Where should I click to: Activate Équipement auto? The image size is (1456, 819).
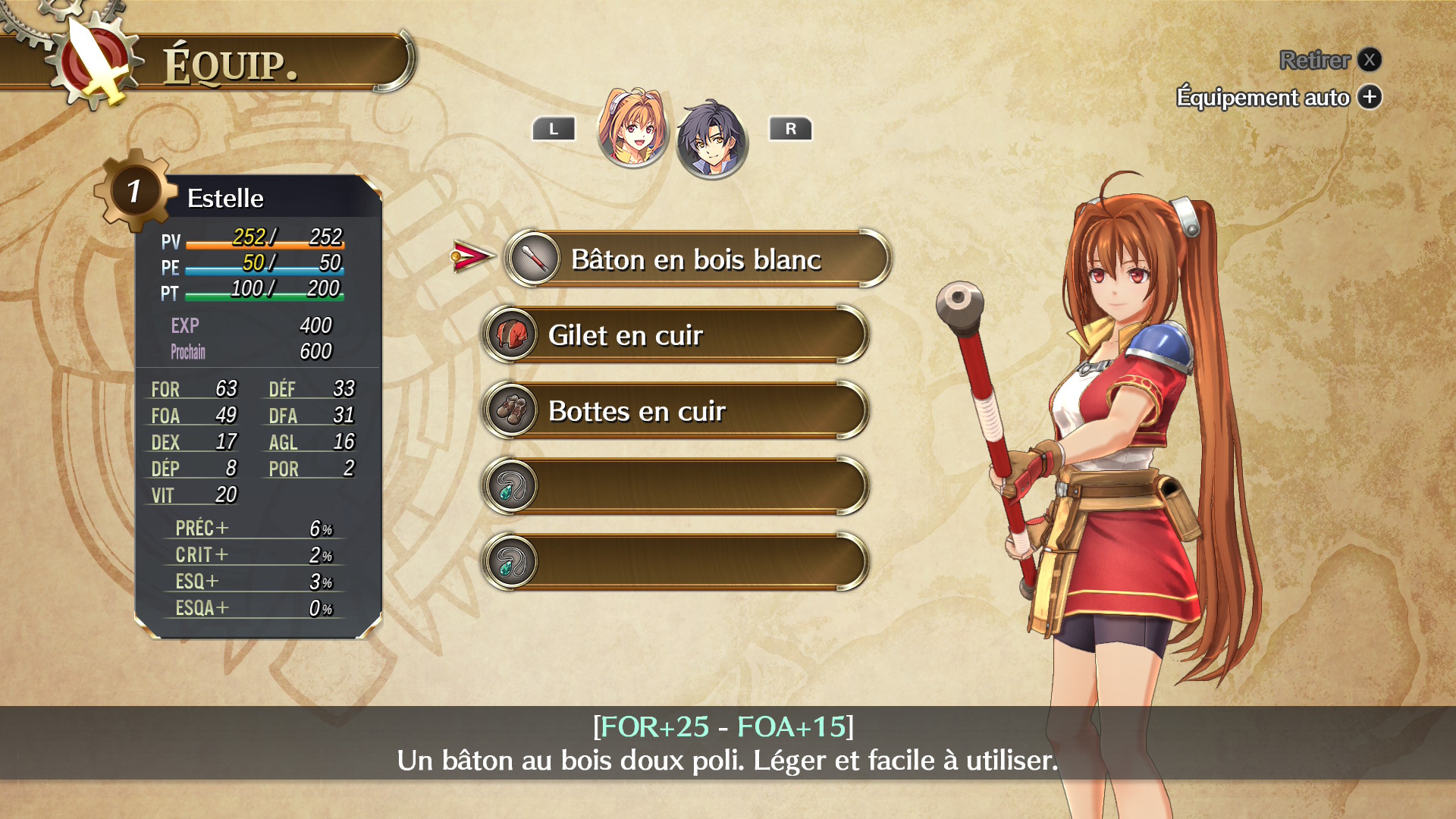[x=1278, y=97]
